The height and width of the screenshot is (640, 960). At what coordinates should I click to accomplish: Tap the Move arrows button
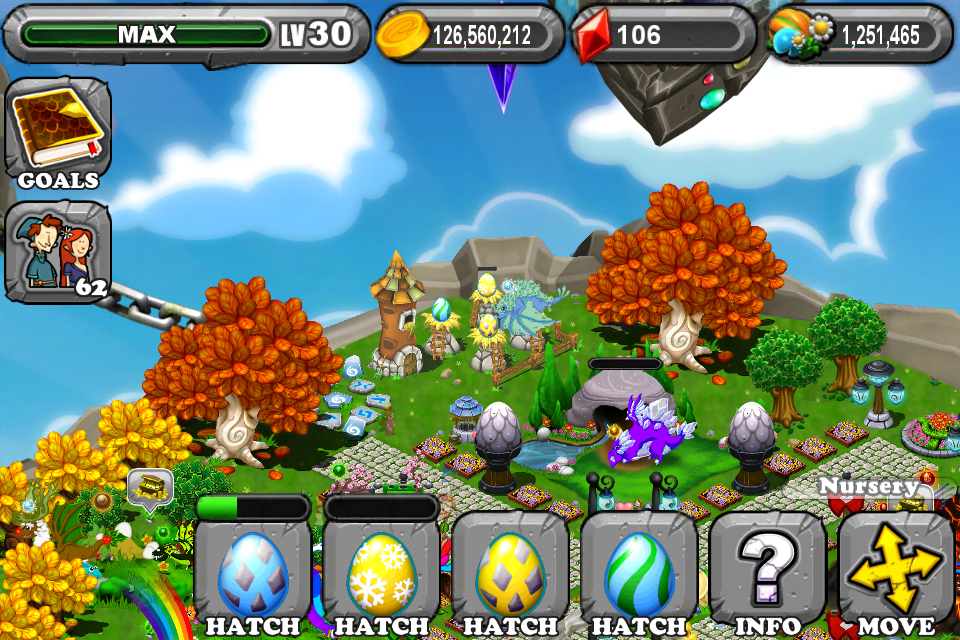(896, 573)
